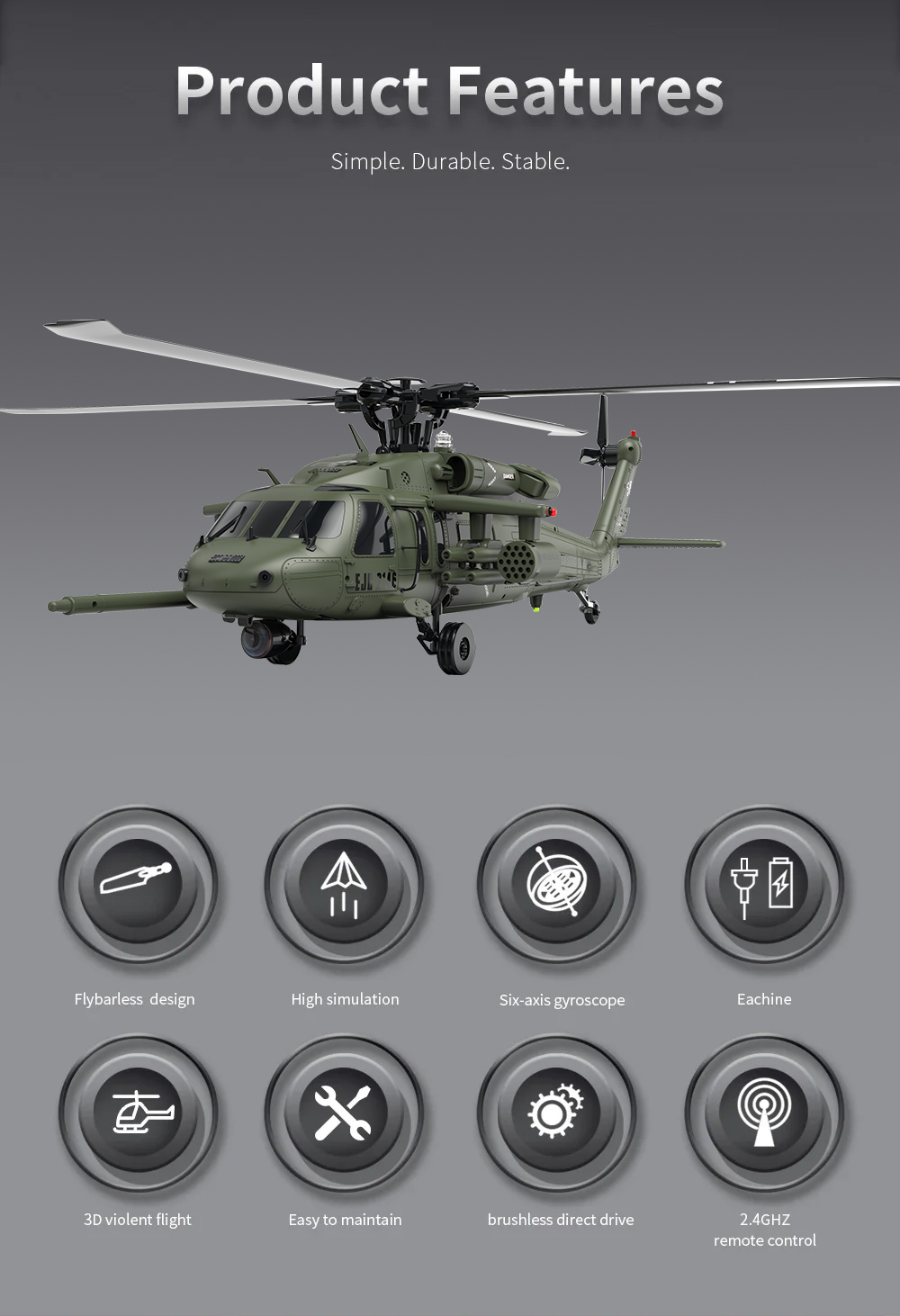Open the Easy to maintain tools icon
This screenshot has width=900, height=1316.
[x=344, y=1113]
